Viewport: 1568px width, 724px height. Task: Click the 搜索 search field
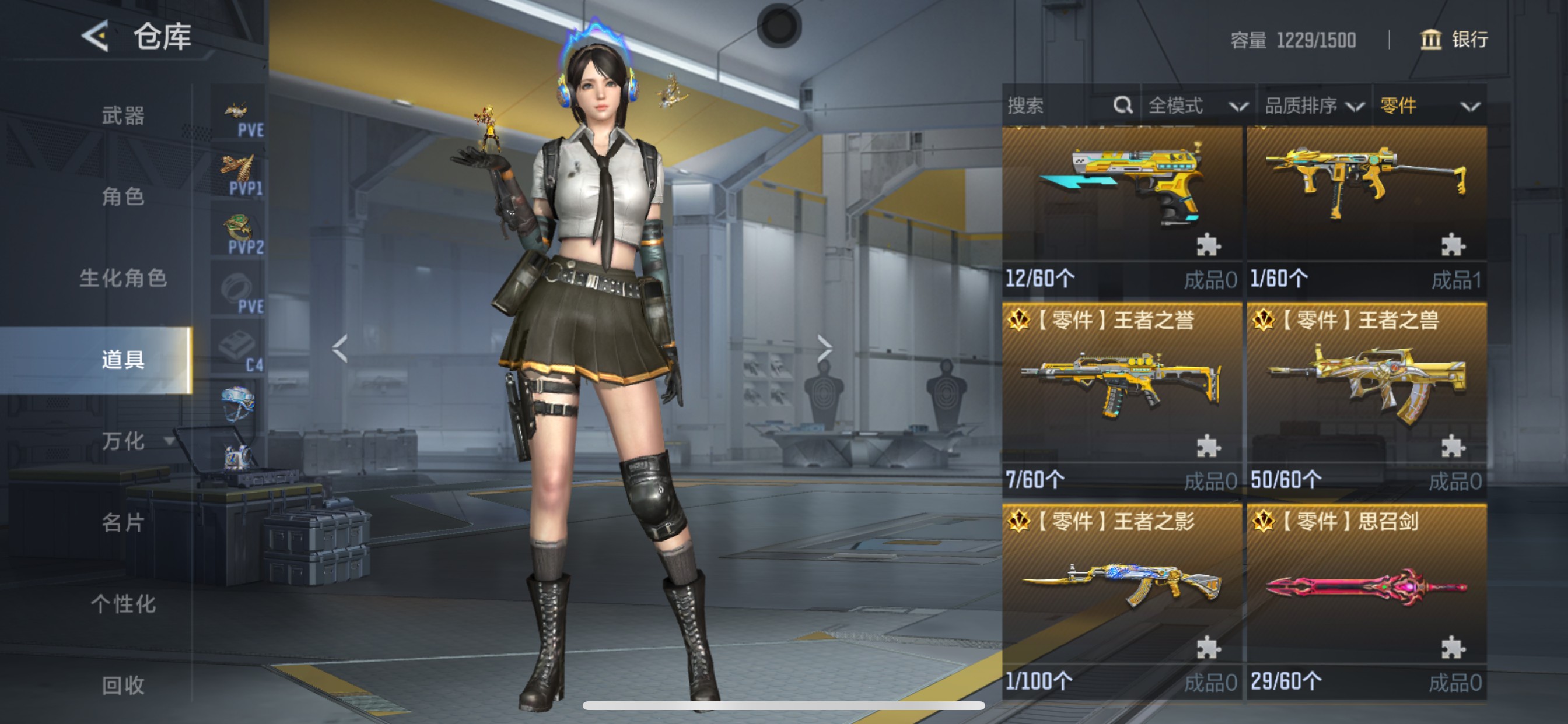pyautogui.click(x=1059, y=106)
